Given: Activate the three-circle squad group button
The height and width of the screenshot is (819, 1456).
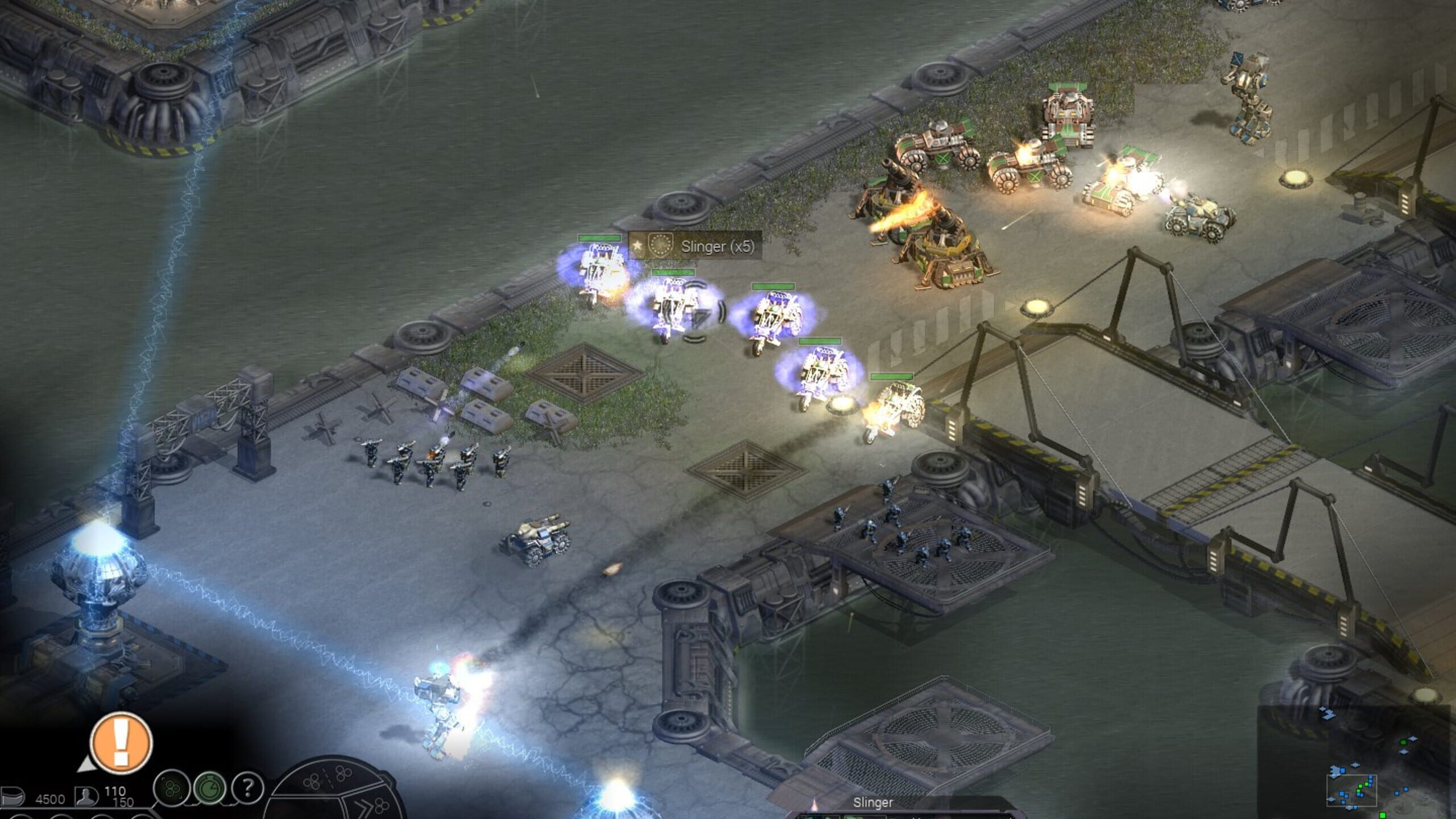Looking at the screenshot, I should pos(171,788).
